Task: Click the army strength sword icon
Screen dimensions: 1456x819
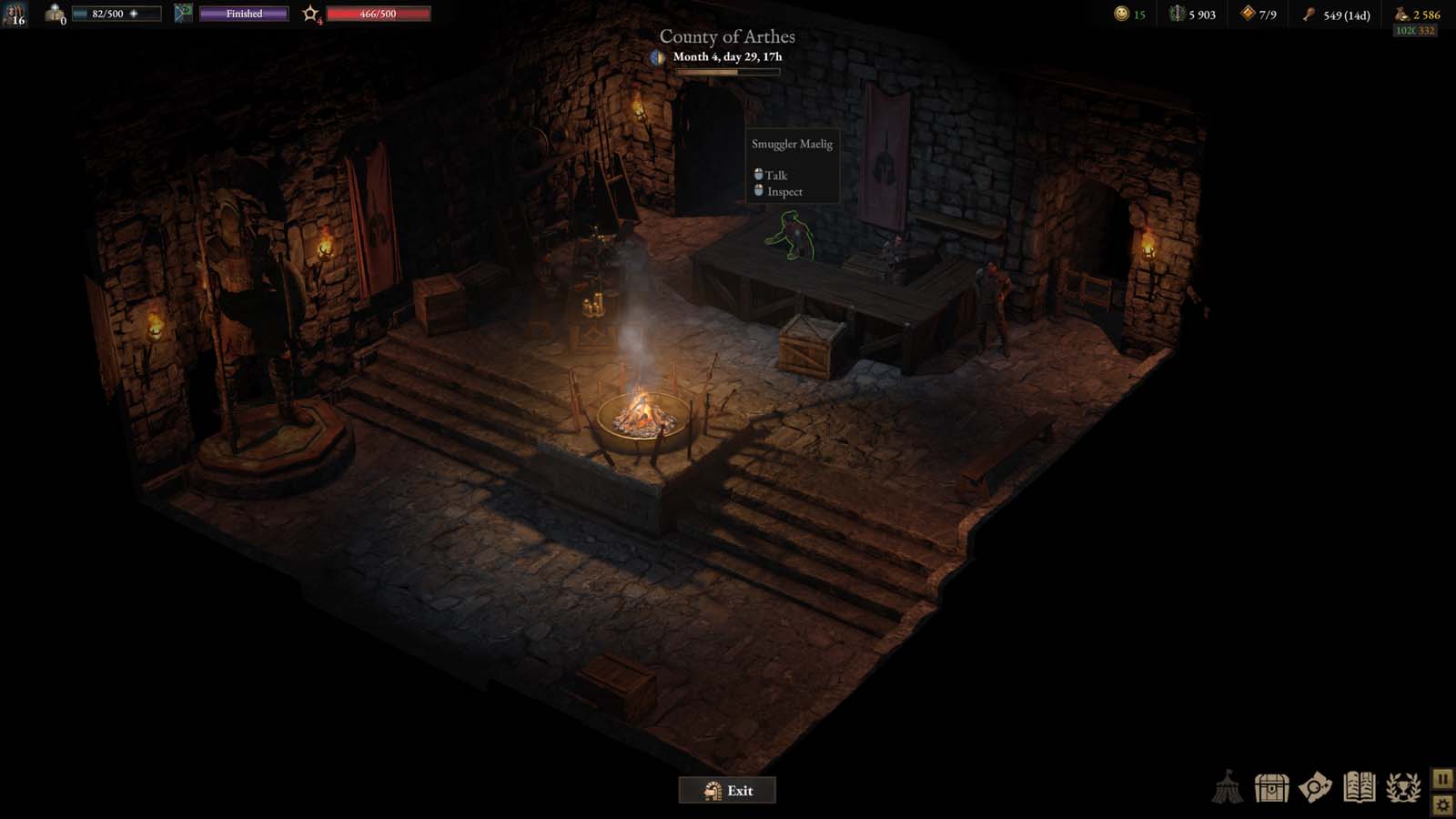Action: [x=1177, y=13]
